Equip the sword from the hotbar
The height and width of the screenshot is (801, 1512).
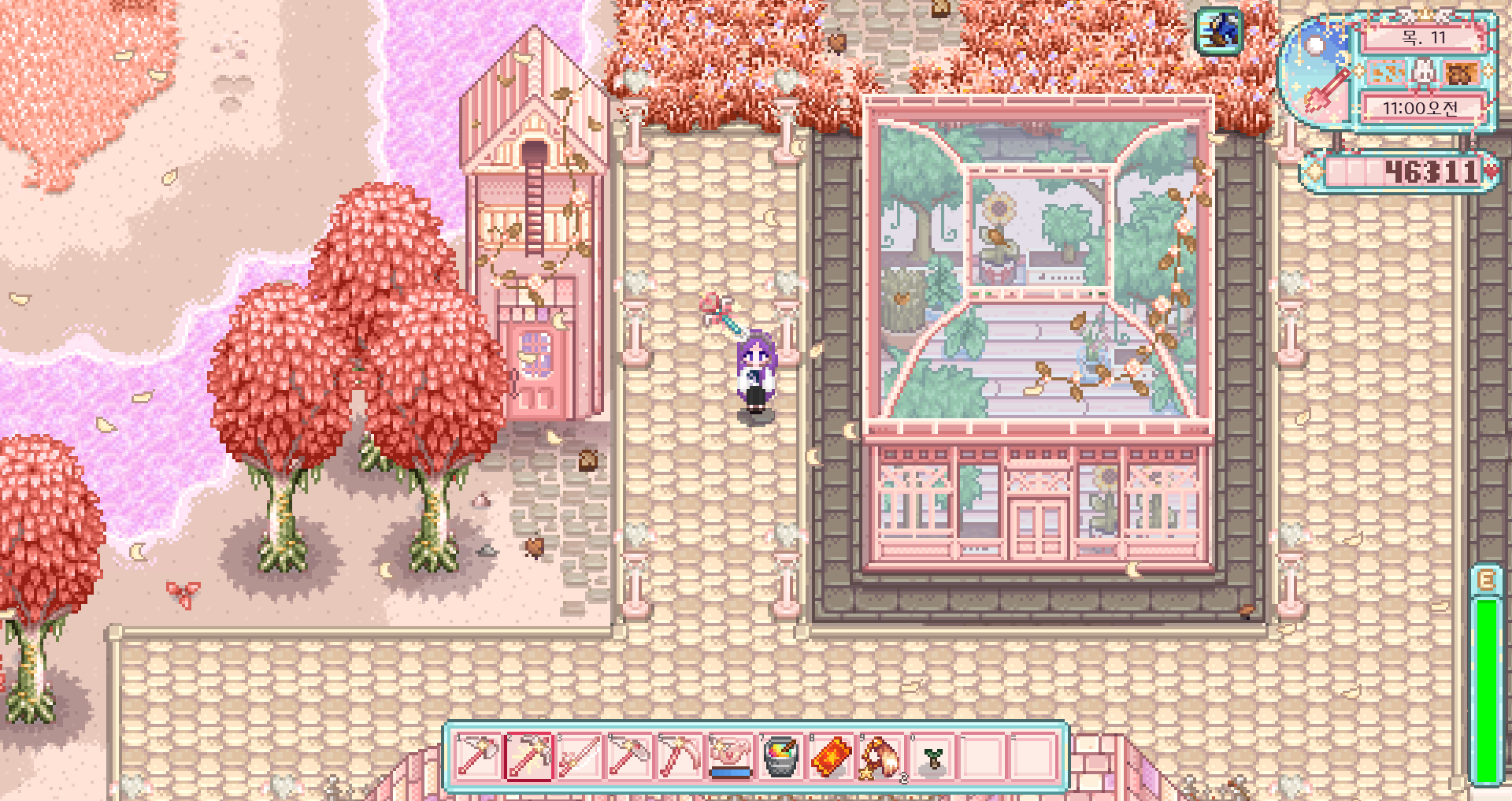(579, 757)
